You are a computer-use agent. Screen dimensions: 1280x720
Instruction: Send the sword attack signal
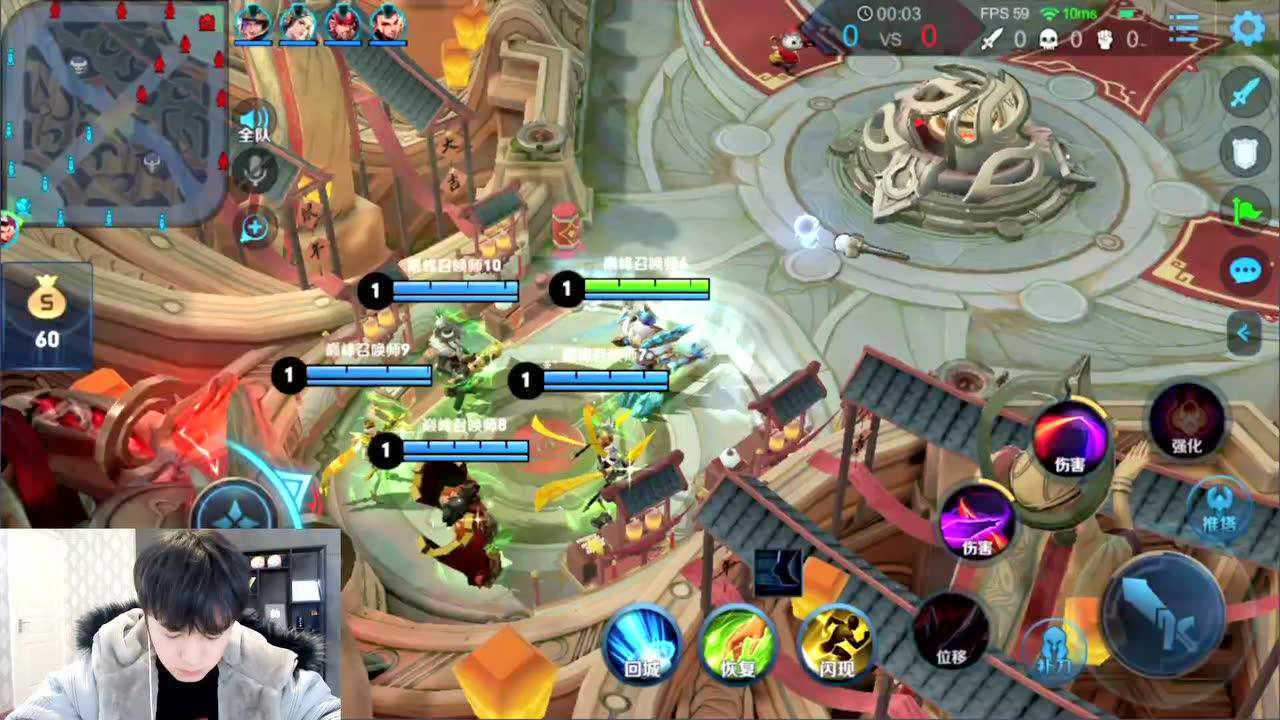click(1245, 95)
